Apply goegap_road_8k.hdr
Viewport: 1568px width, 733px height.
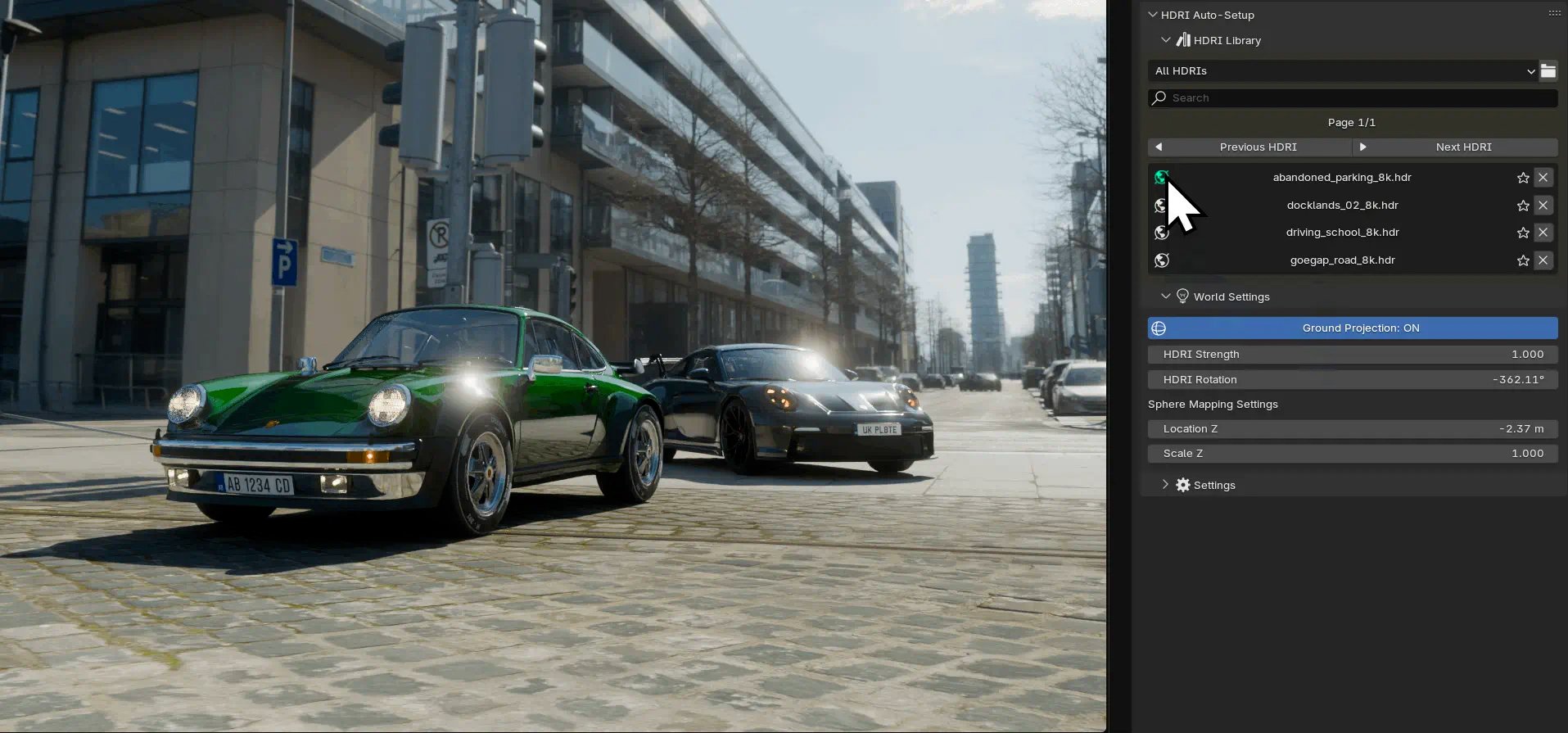[1341, 260]
